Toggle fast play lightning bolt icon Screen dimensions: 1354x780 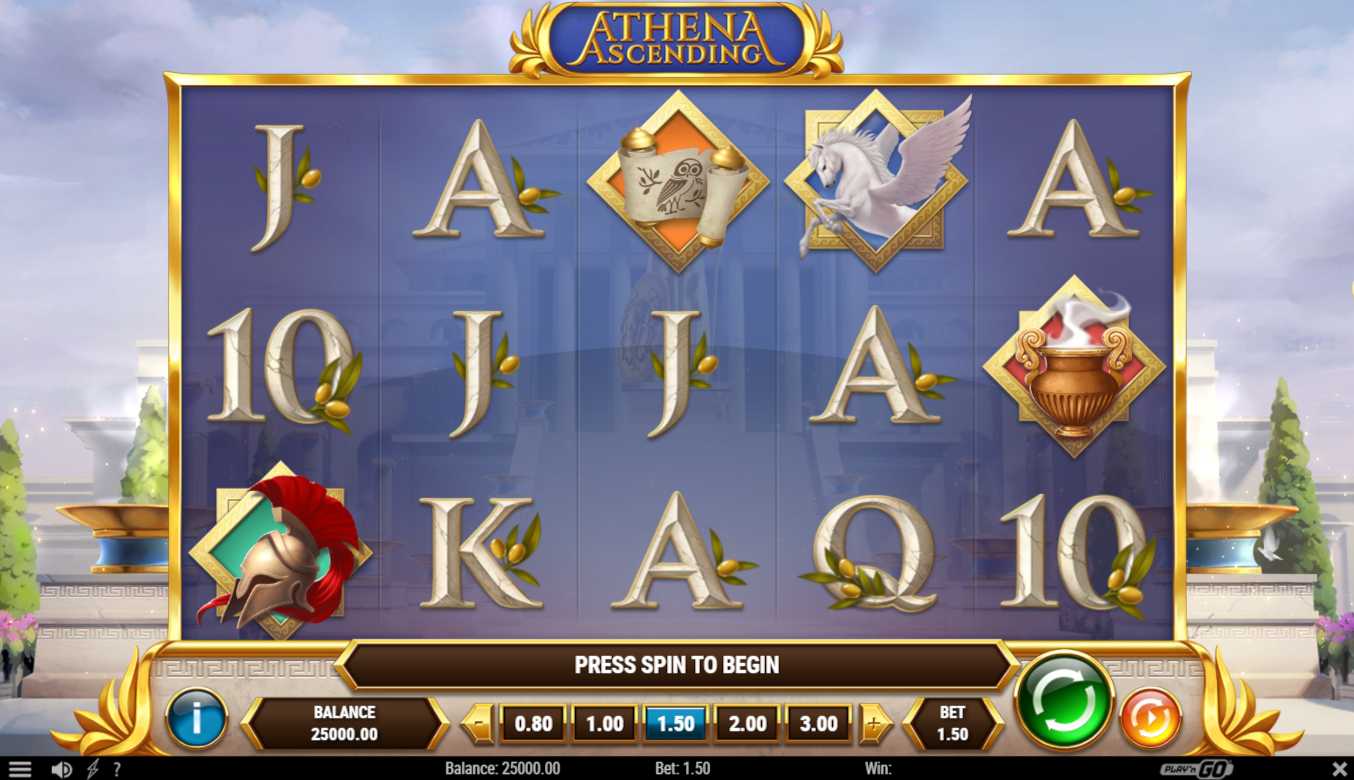pos(92,769)
